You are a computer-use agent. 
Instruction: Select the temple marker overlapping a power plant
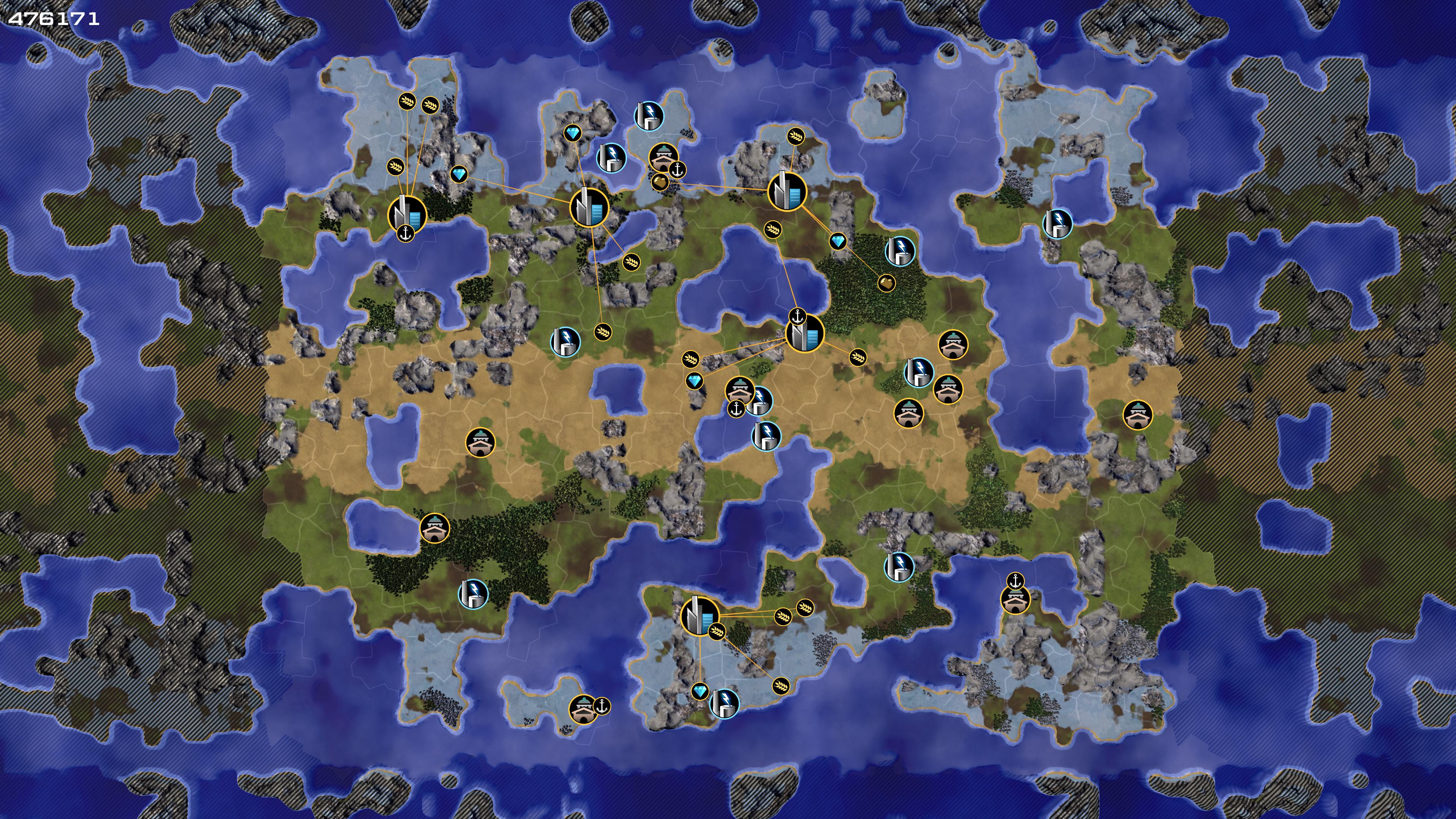[739, 391]
